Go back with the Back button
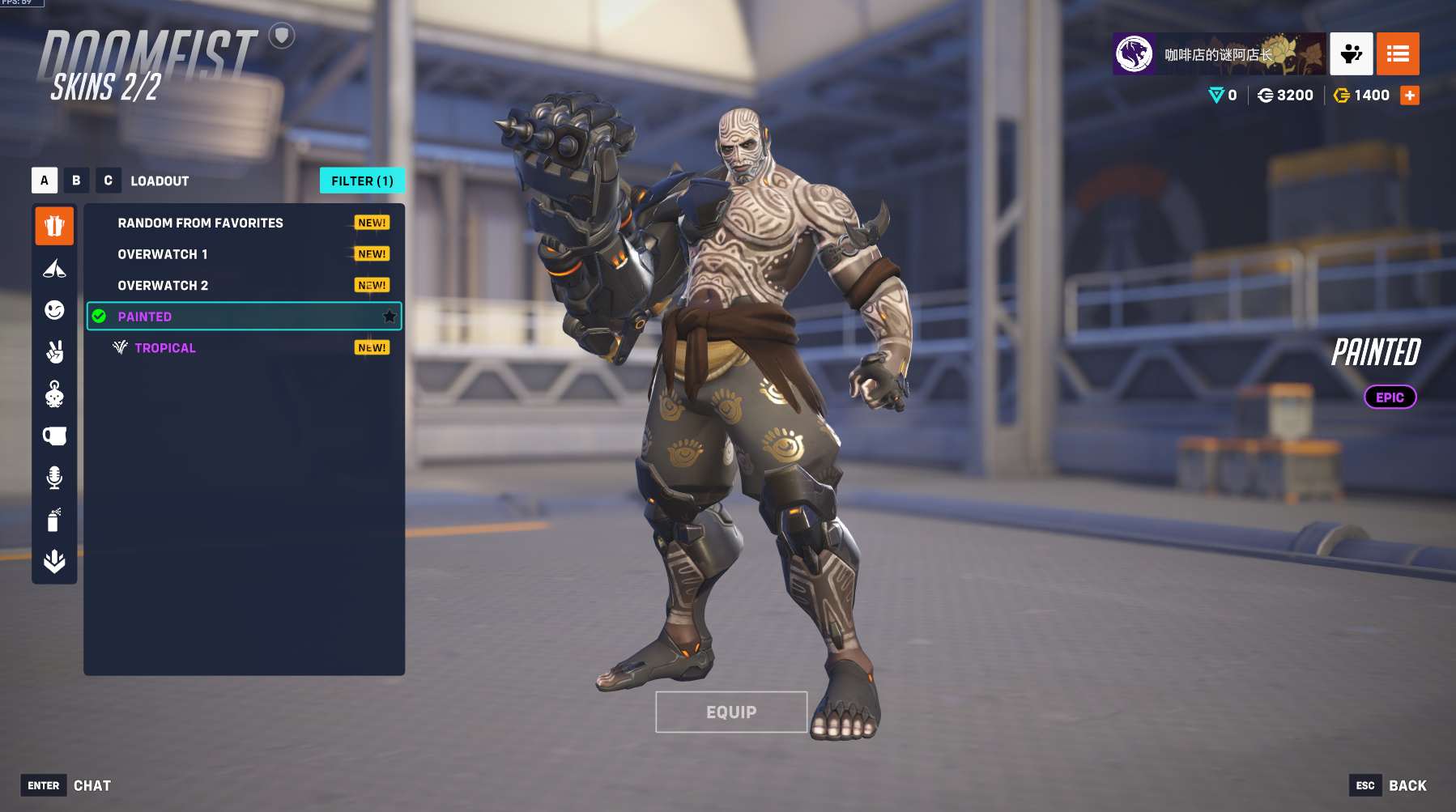Image resolution: width=1456 pixels, height=812 pixels. [1407, 785]
